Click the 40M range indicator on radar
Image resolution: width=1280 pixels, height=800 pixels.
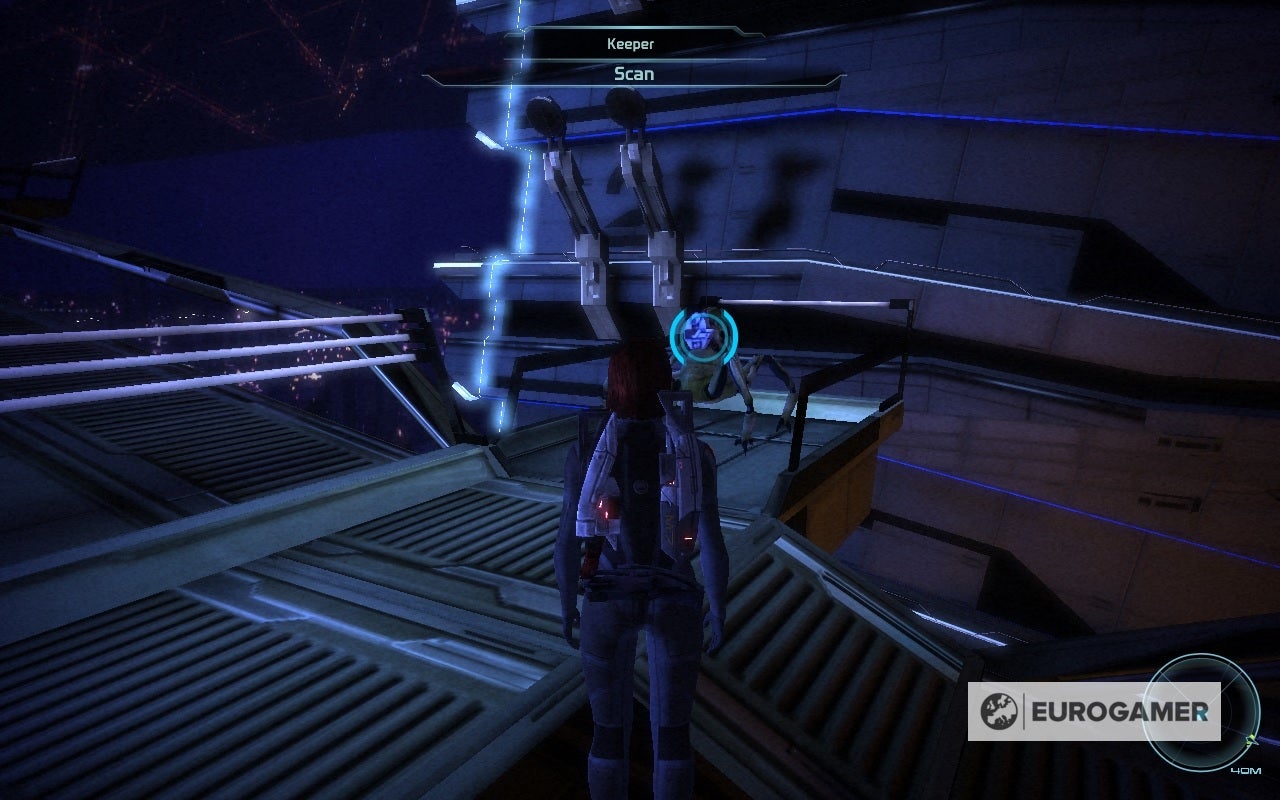[x=1246, y=770]
